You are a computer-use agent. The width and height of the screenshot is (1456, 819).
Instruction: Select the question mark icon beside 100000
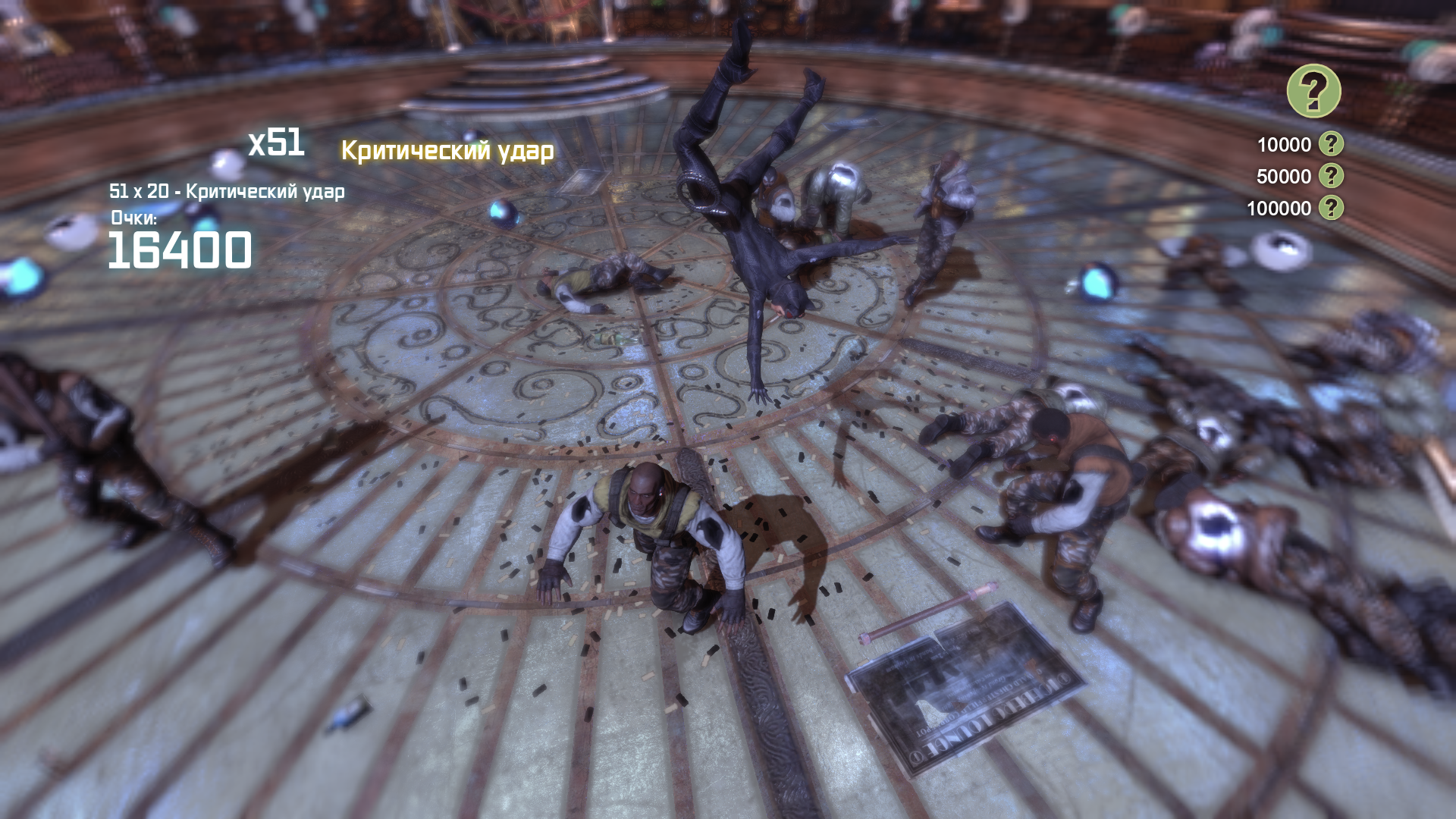1330,208
